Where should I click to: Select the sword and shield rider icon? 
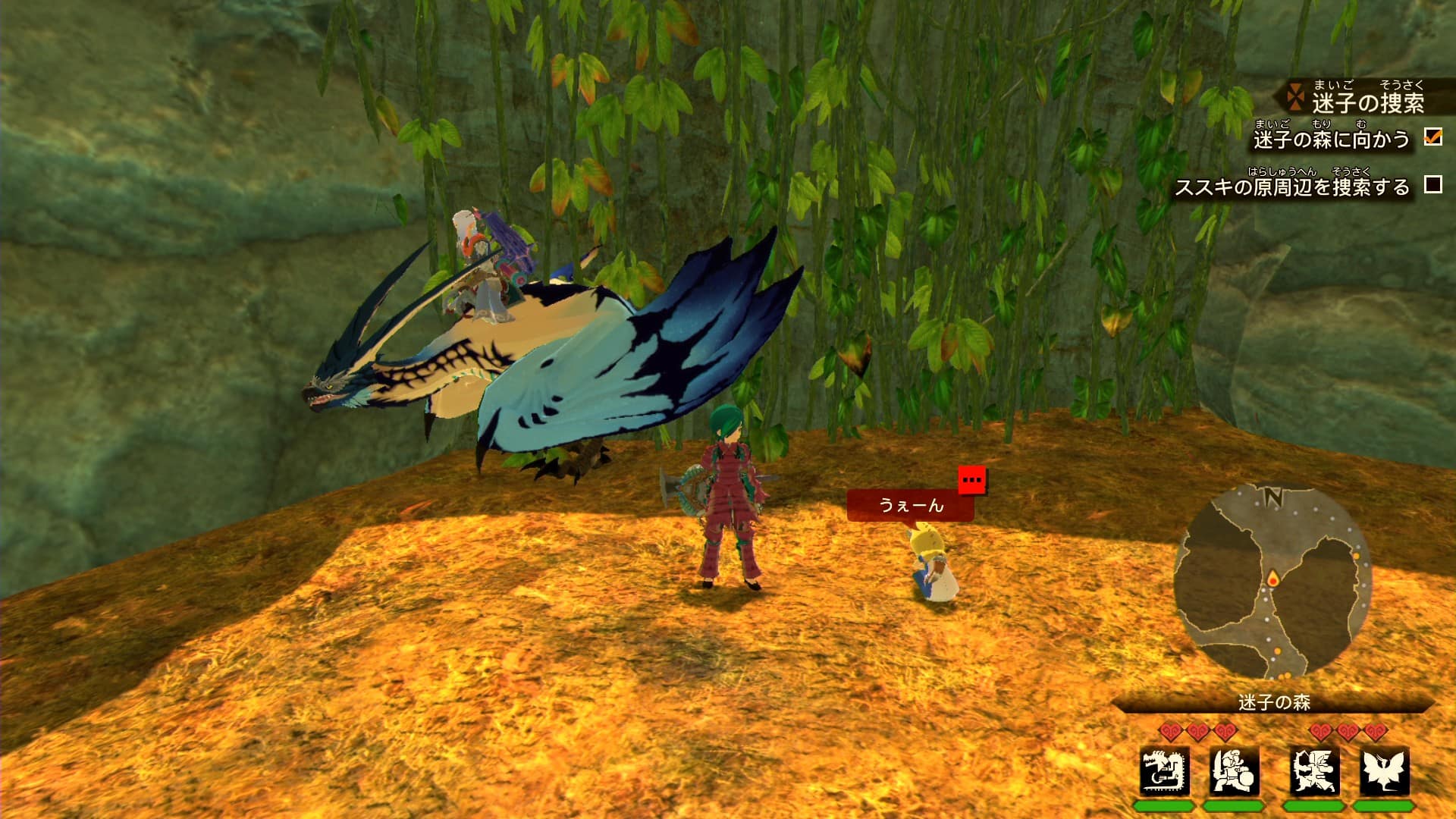point(1234,770)
